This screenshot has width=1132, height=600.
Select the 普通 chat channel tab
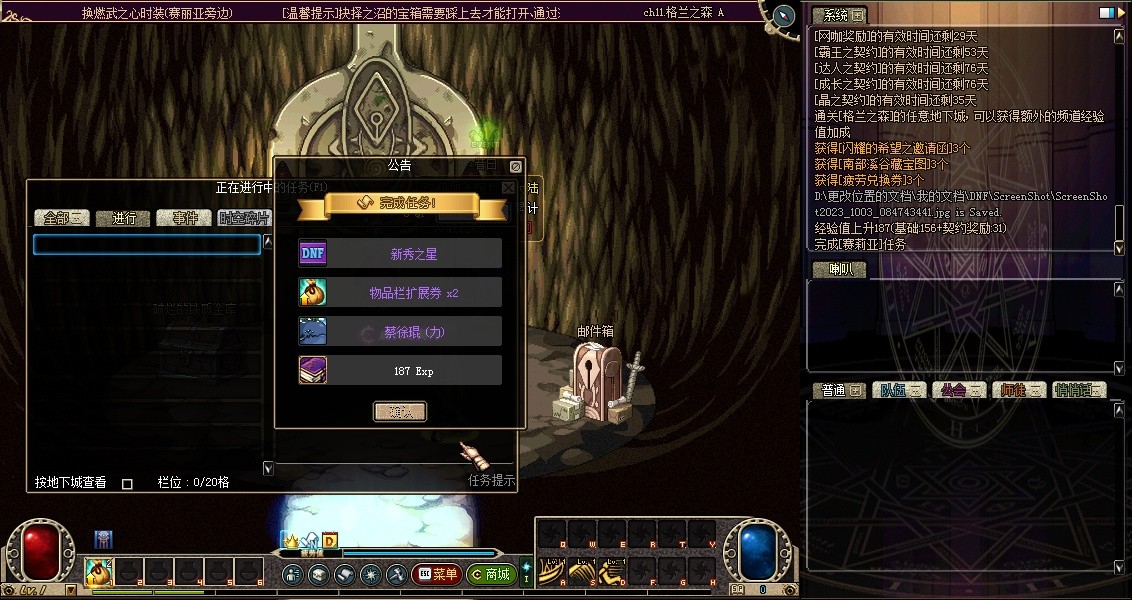pos(839,390)
